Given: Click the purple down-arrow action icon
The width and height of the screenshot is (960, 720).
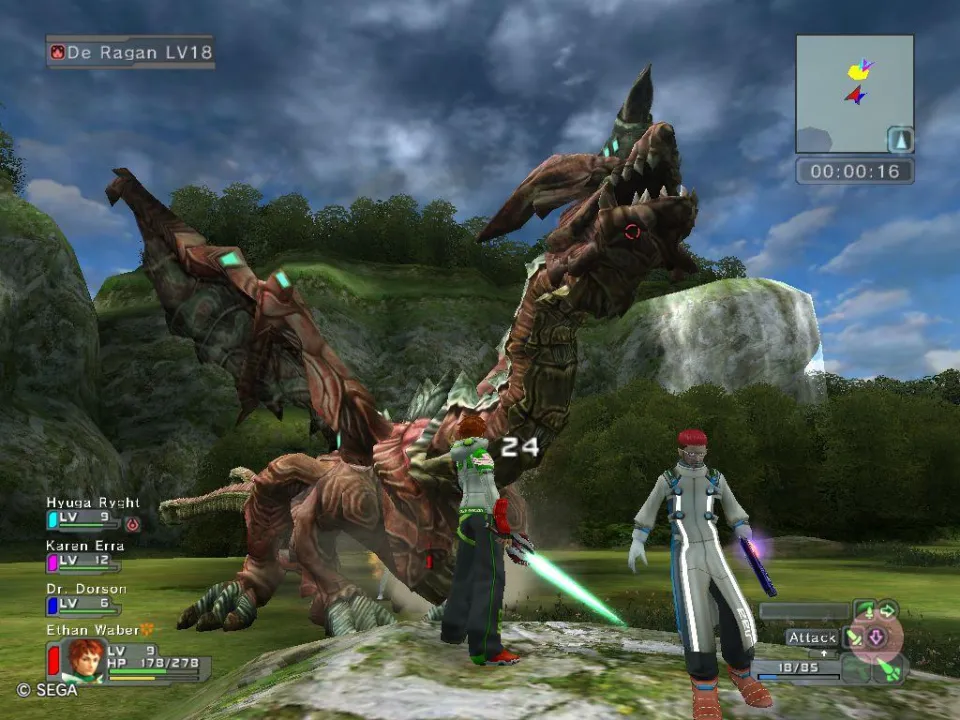Looking at the screenshot, I should coord(876,637).
